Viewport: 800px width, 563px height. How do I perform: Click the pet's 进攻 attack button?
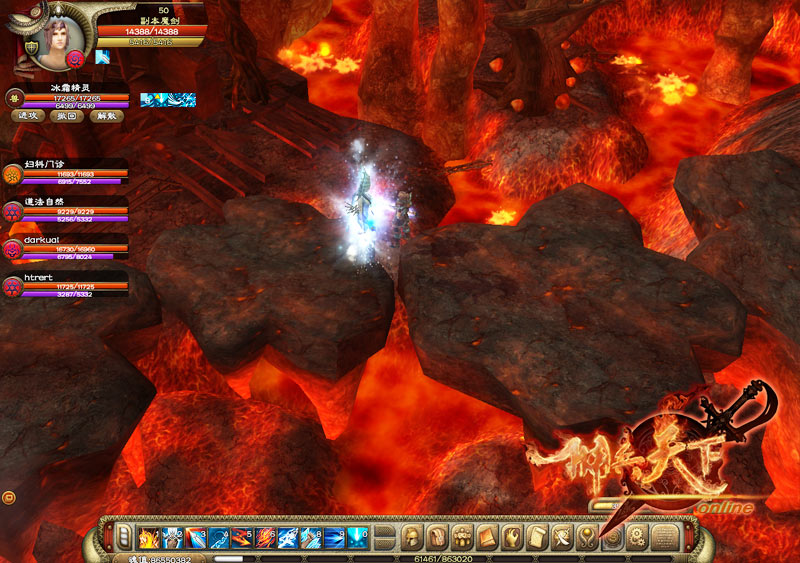(x=28, y=116)
